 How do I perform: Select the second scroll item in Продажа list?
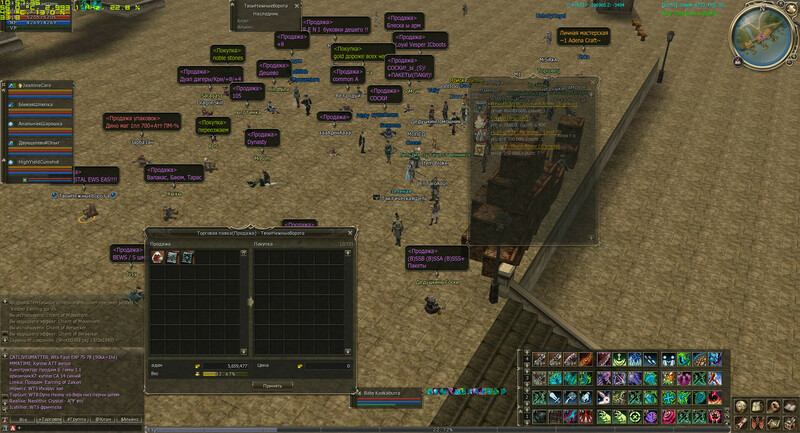[x=187, y=257]
